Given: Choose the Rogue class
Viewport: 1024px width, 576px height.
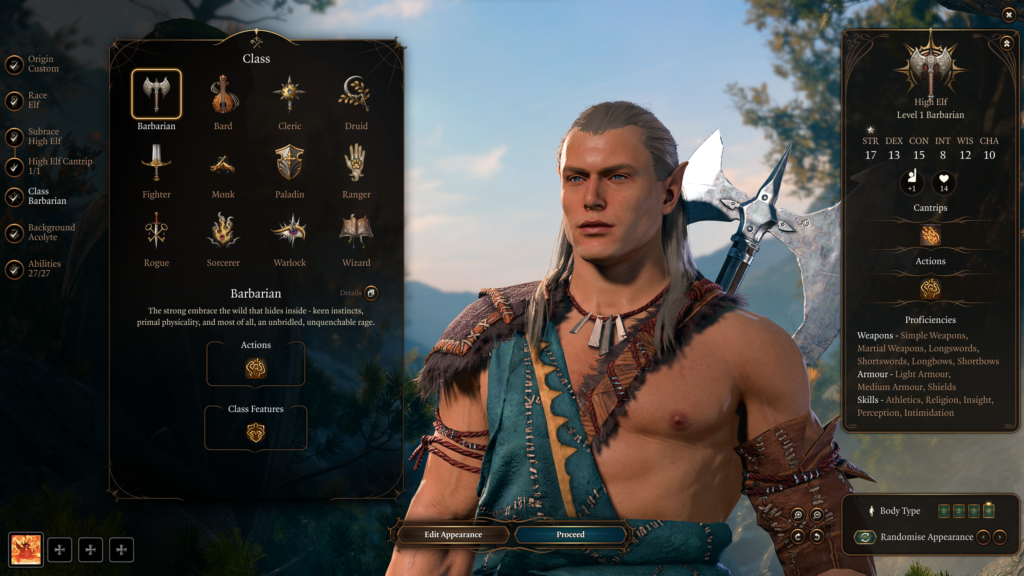Looking at the screenshot, I should click(x=156, y=231).
